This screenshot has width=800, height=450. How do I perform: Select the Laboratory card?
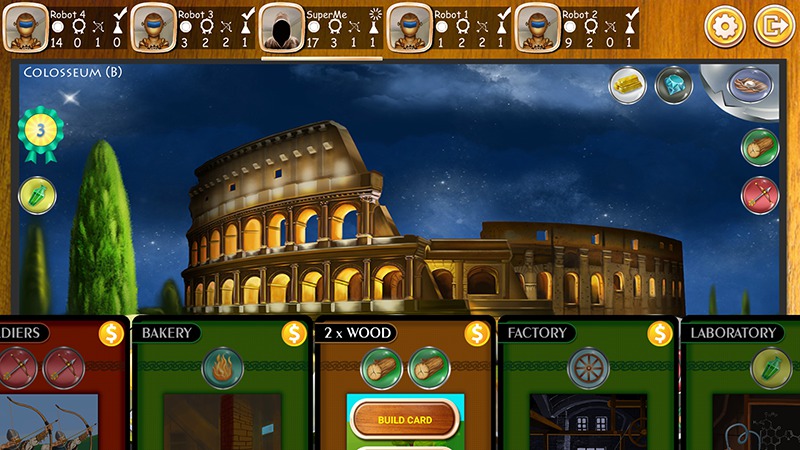tap(745, 390)
